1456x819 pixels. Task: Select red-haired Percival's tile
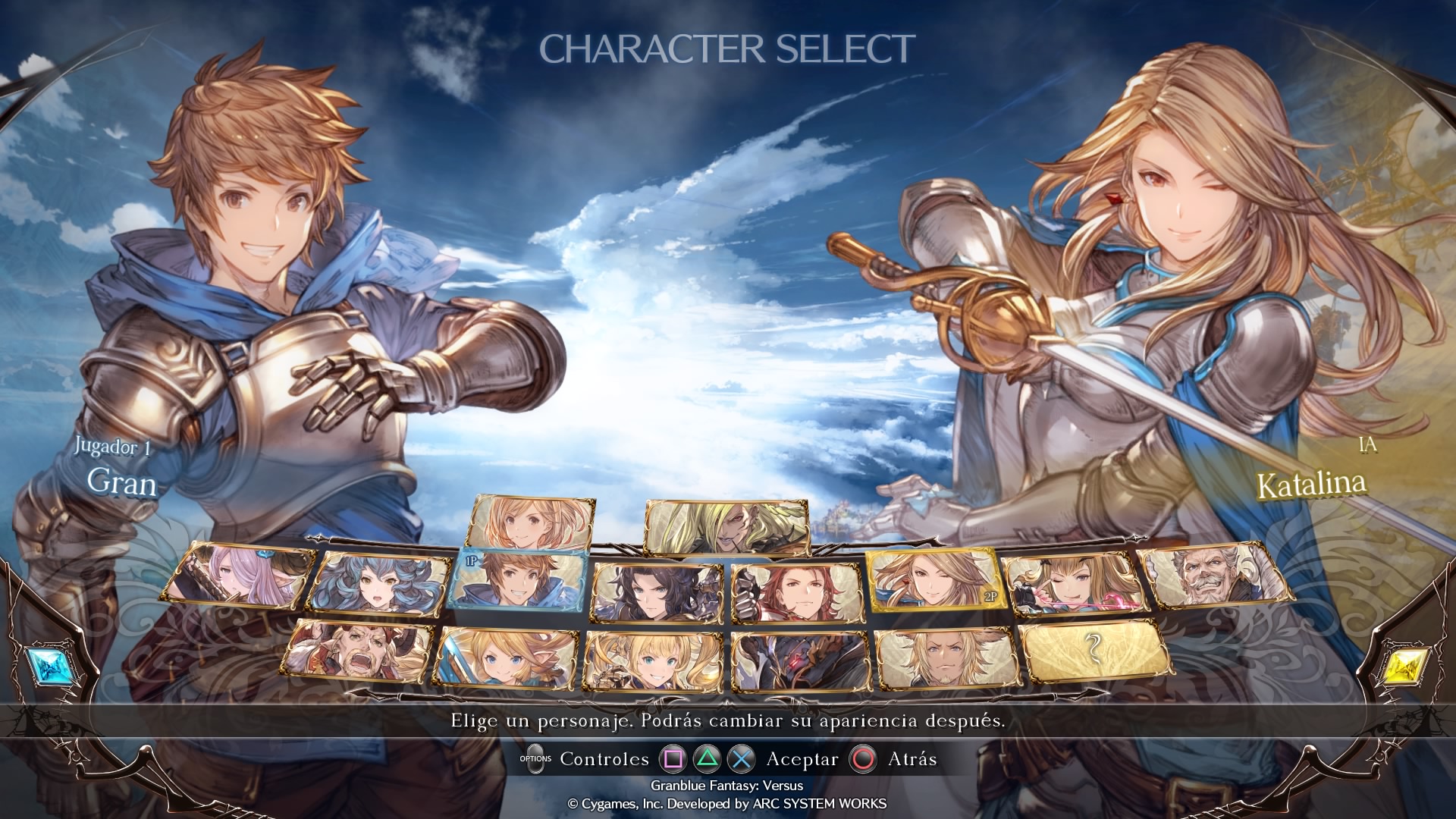(796, 592)
